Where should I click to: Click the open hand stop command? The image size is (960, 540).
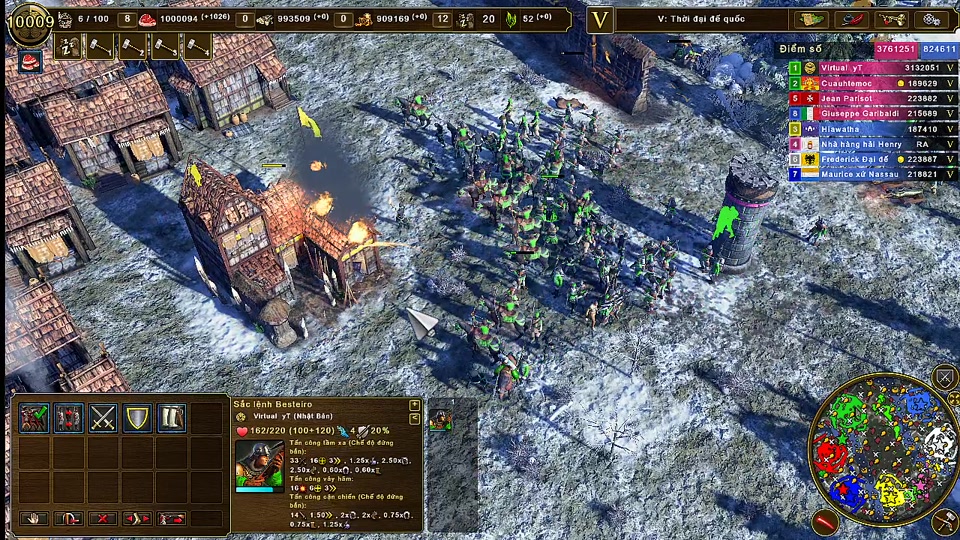tap(34, 518)
